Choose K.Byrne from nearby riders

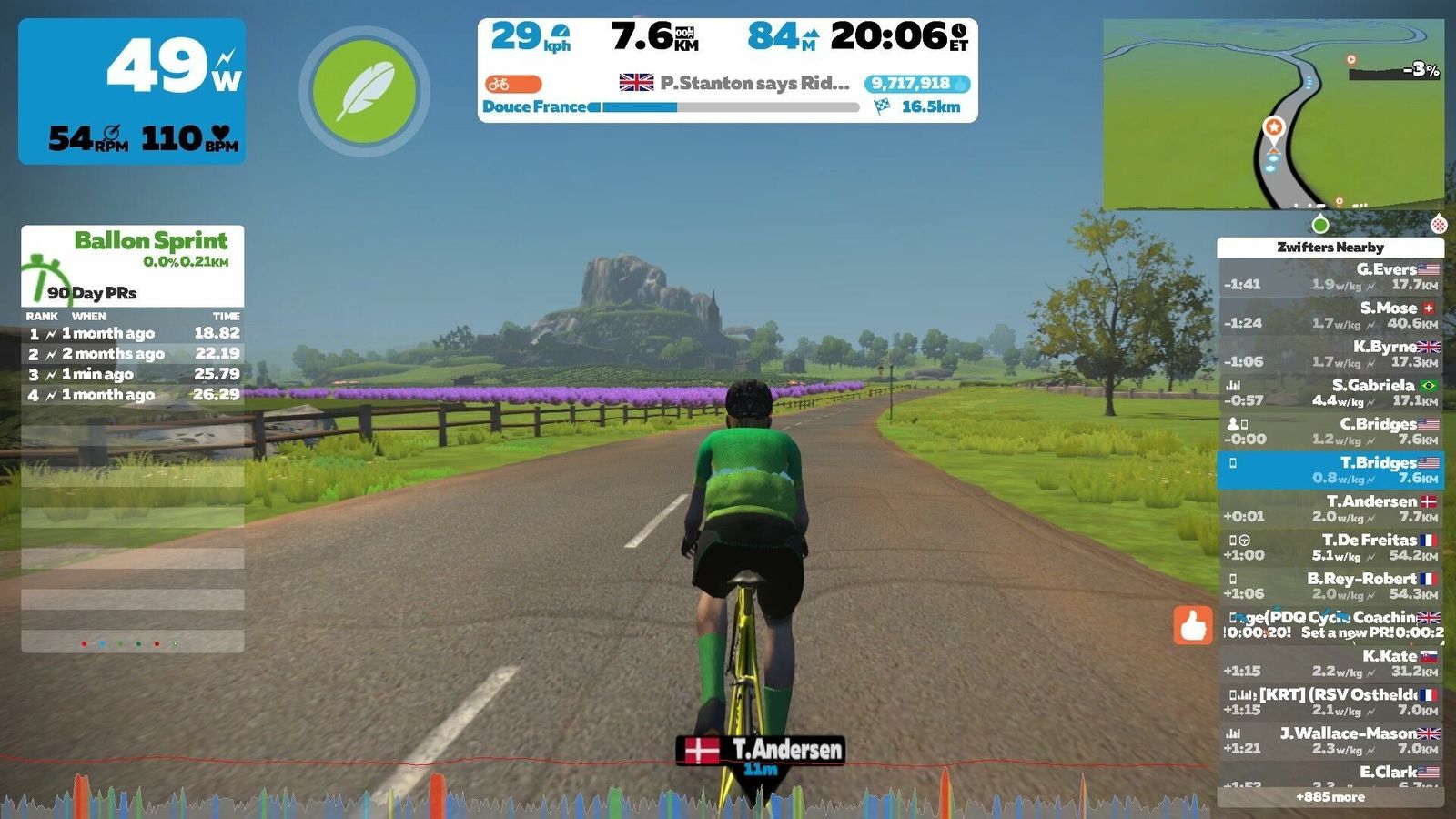1330,354
